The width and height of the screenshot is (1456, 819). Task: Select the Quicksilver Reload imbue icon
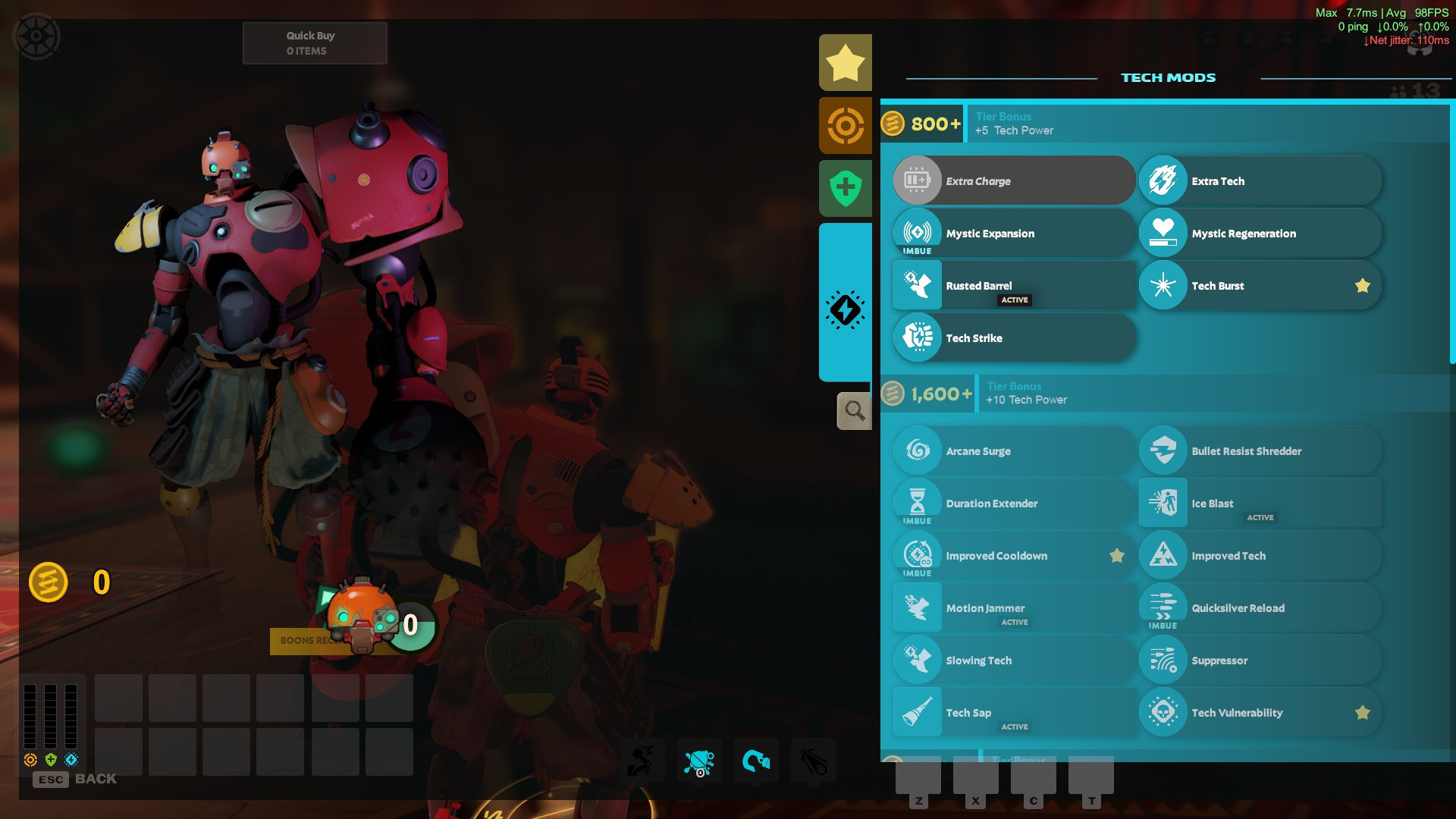1163,607
